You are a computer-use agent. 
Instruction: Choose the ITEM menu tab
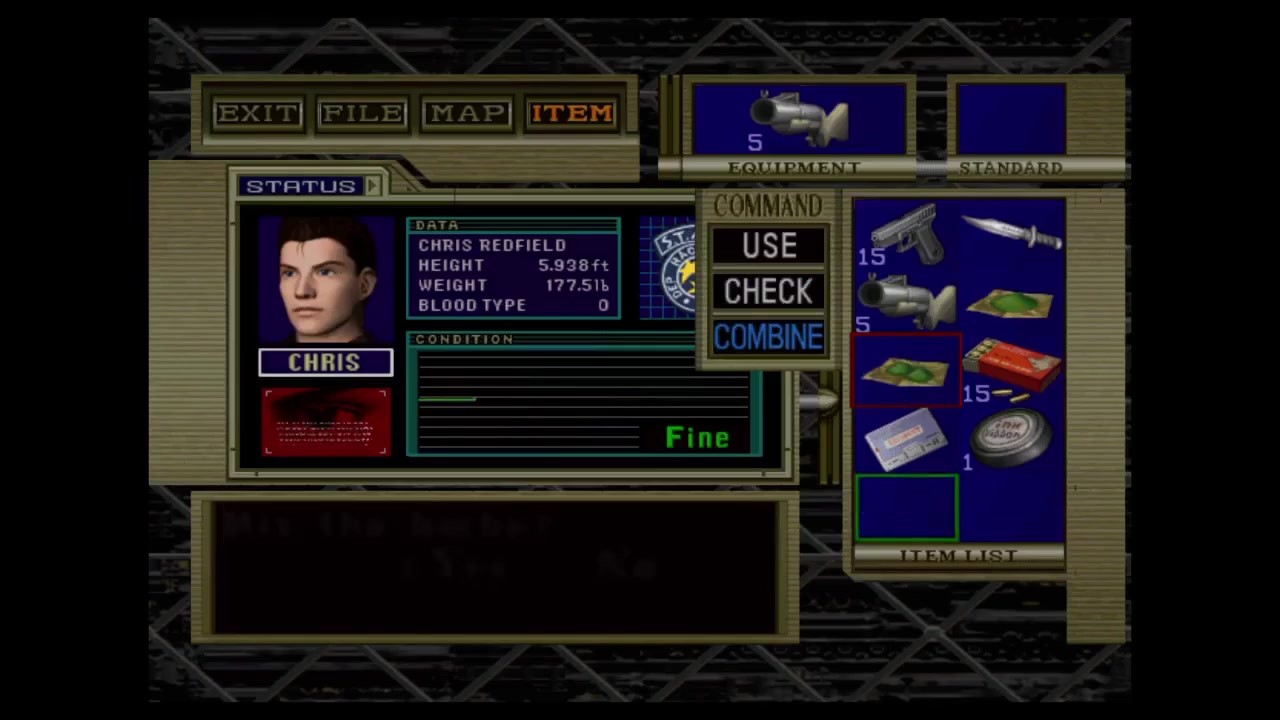tap(572, 114)
